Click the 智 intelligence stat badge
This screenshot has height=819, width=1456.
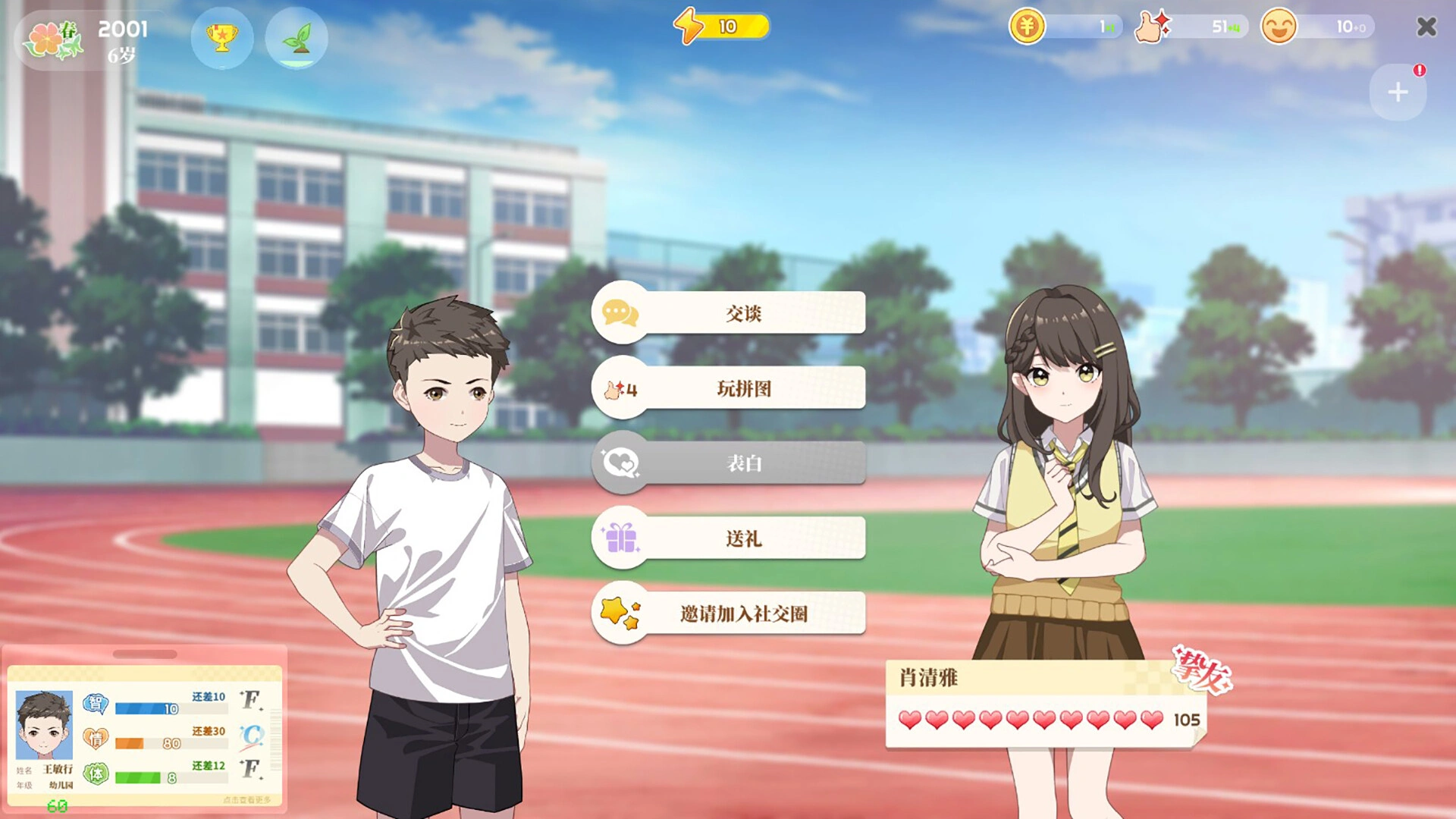coord(95,704)
